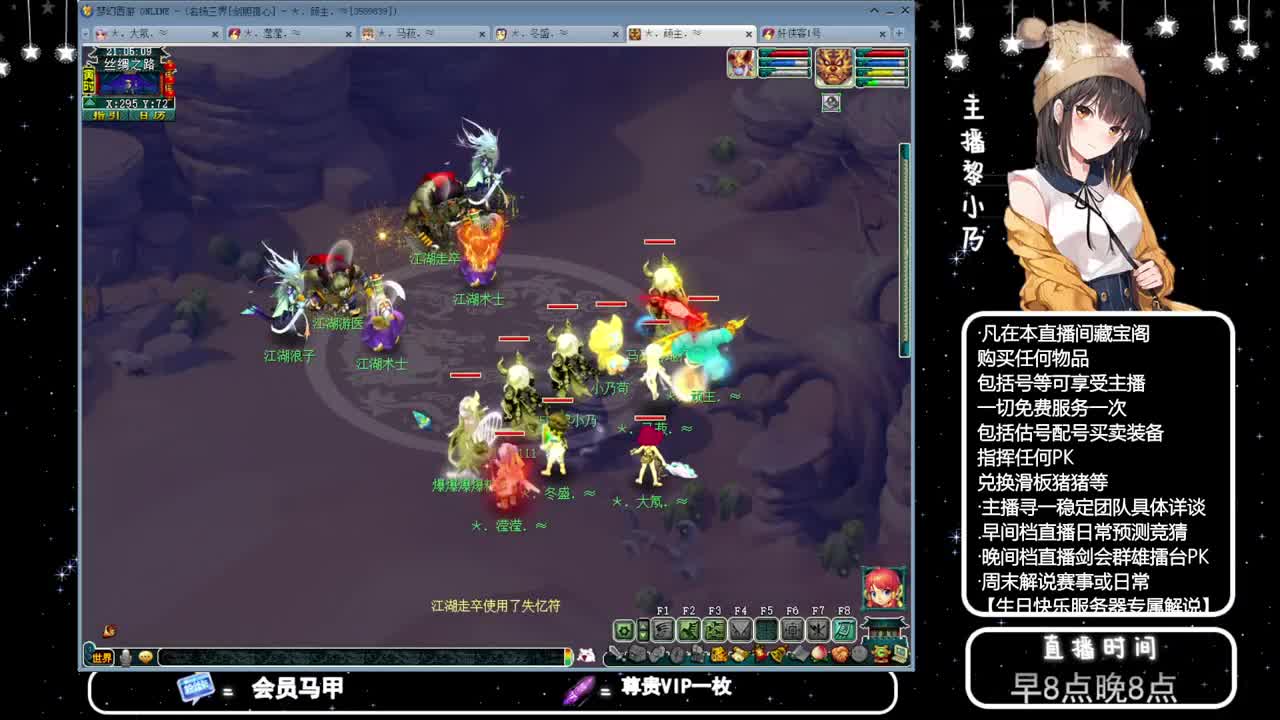
Task: Open the settings gear icon on the skill bar
Action: 623,630
